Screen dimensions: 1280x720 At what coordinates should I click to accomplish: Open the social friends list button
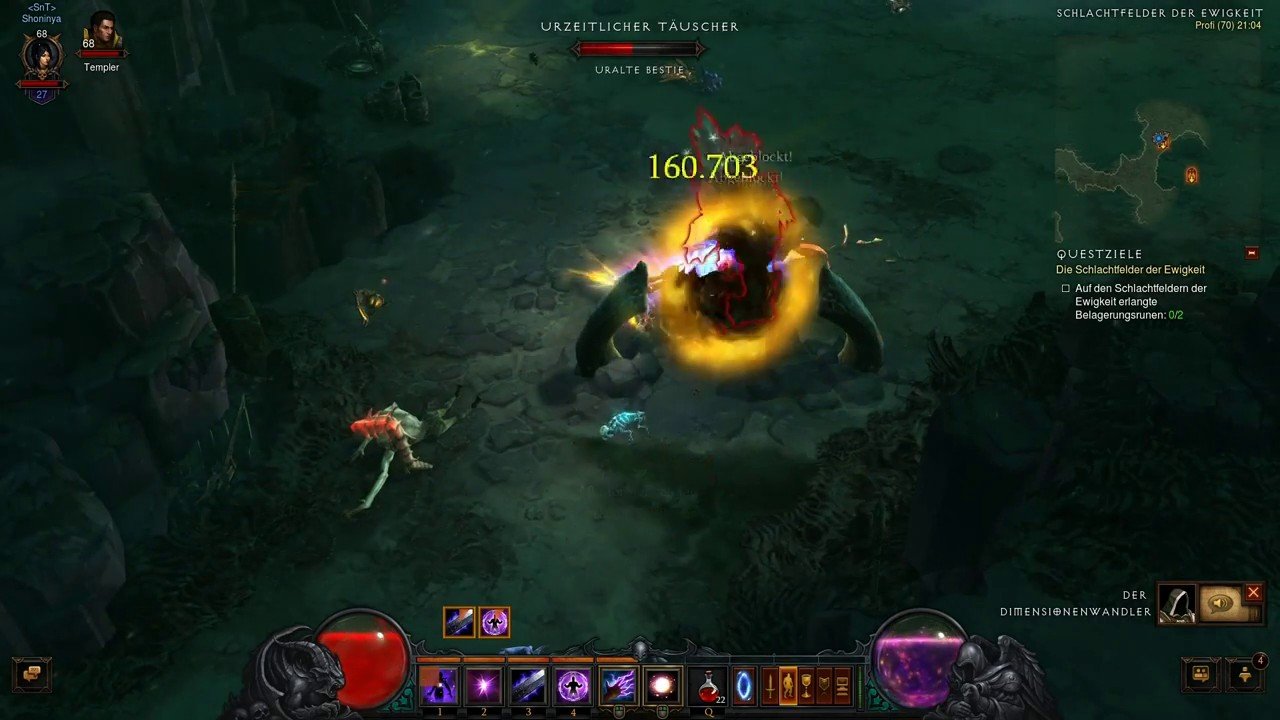pos(1201,674)
